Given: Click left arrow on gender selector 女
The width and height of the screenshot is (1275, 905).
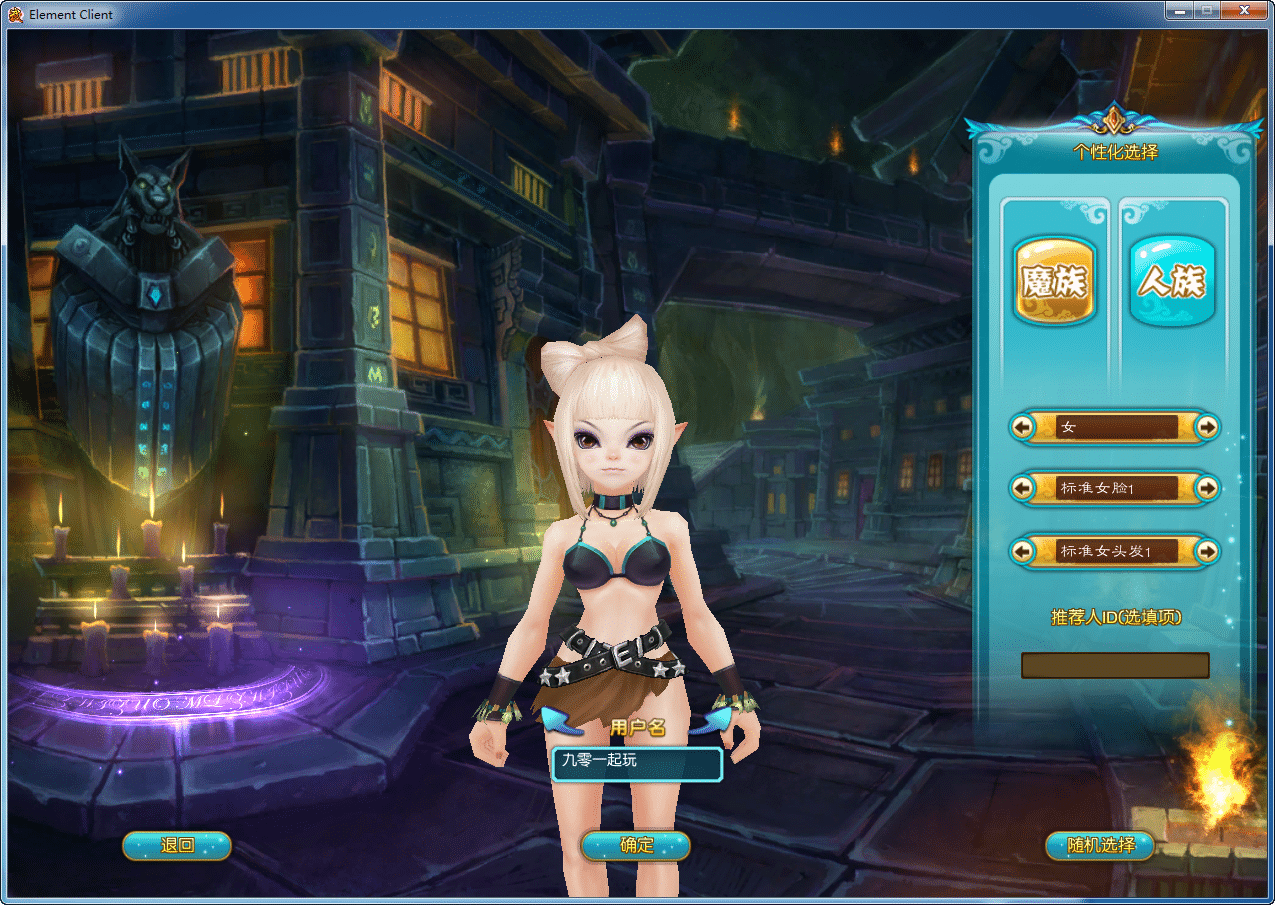Looking at the screenshot, I should [x=1022, y=427].
